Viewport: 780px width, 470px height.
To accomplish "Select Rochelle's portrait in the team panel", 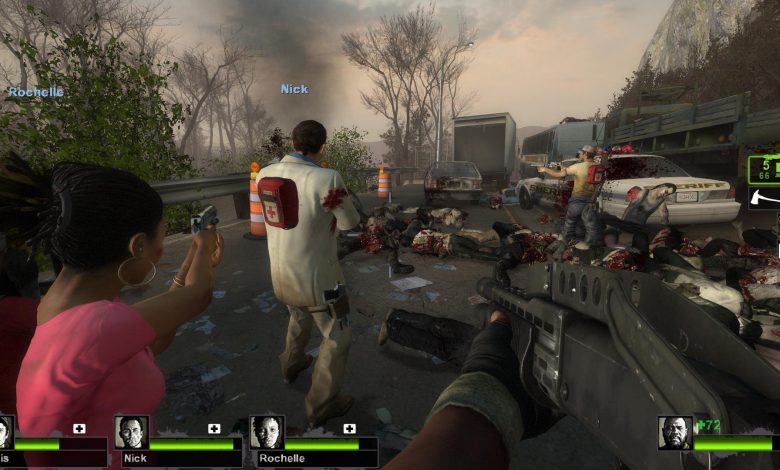I will click(x=267, y=432).
